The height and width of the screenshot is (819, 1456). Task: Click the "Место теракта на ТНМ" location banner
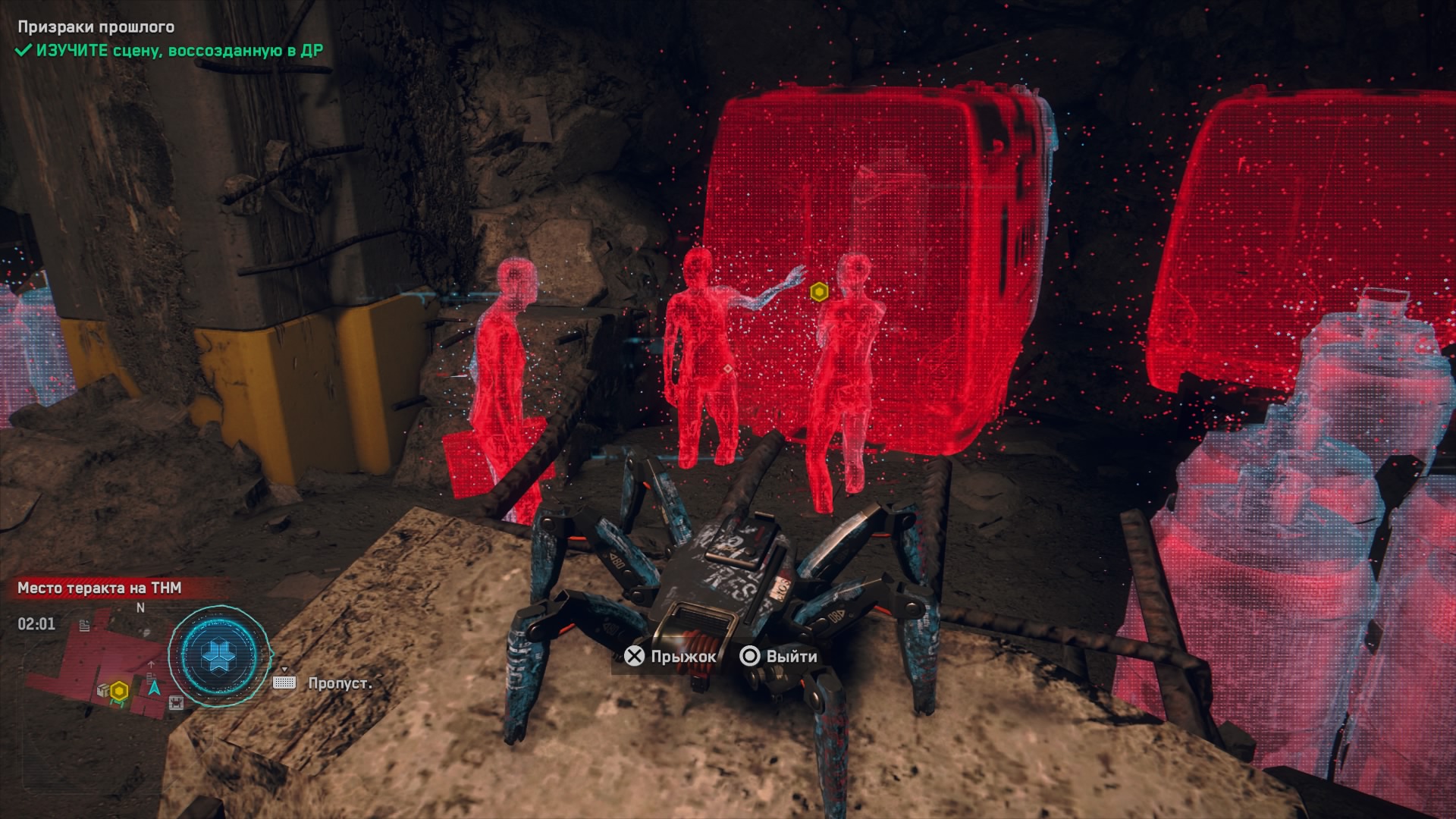point(99,588)
